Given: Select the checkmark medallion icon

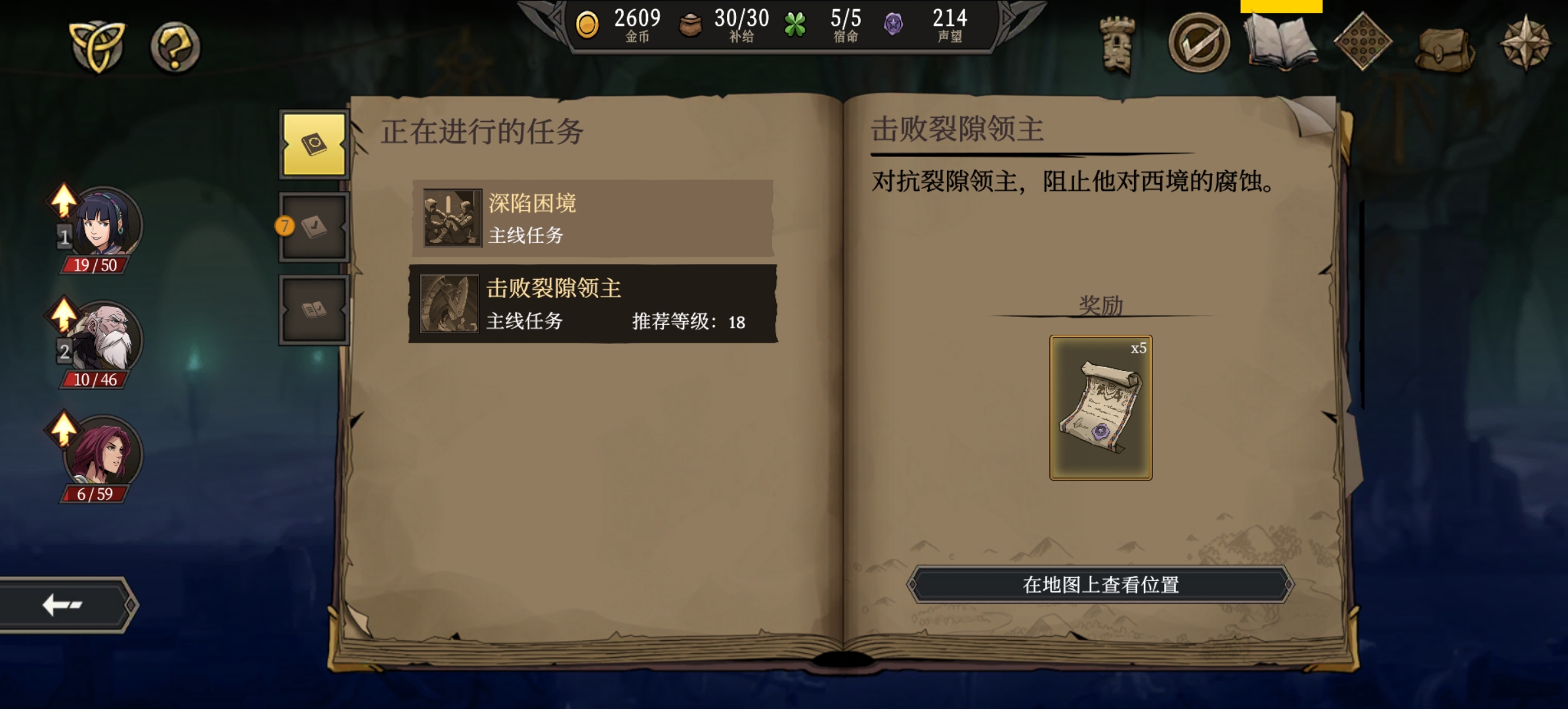Looking at the screenshot, I should 1200,41.
